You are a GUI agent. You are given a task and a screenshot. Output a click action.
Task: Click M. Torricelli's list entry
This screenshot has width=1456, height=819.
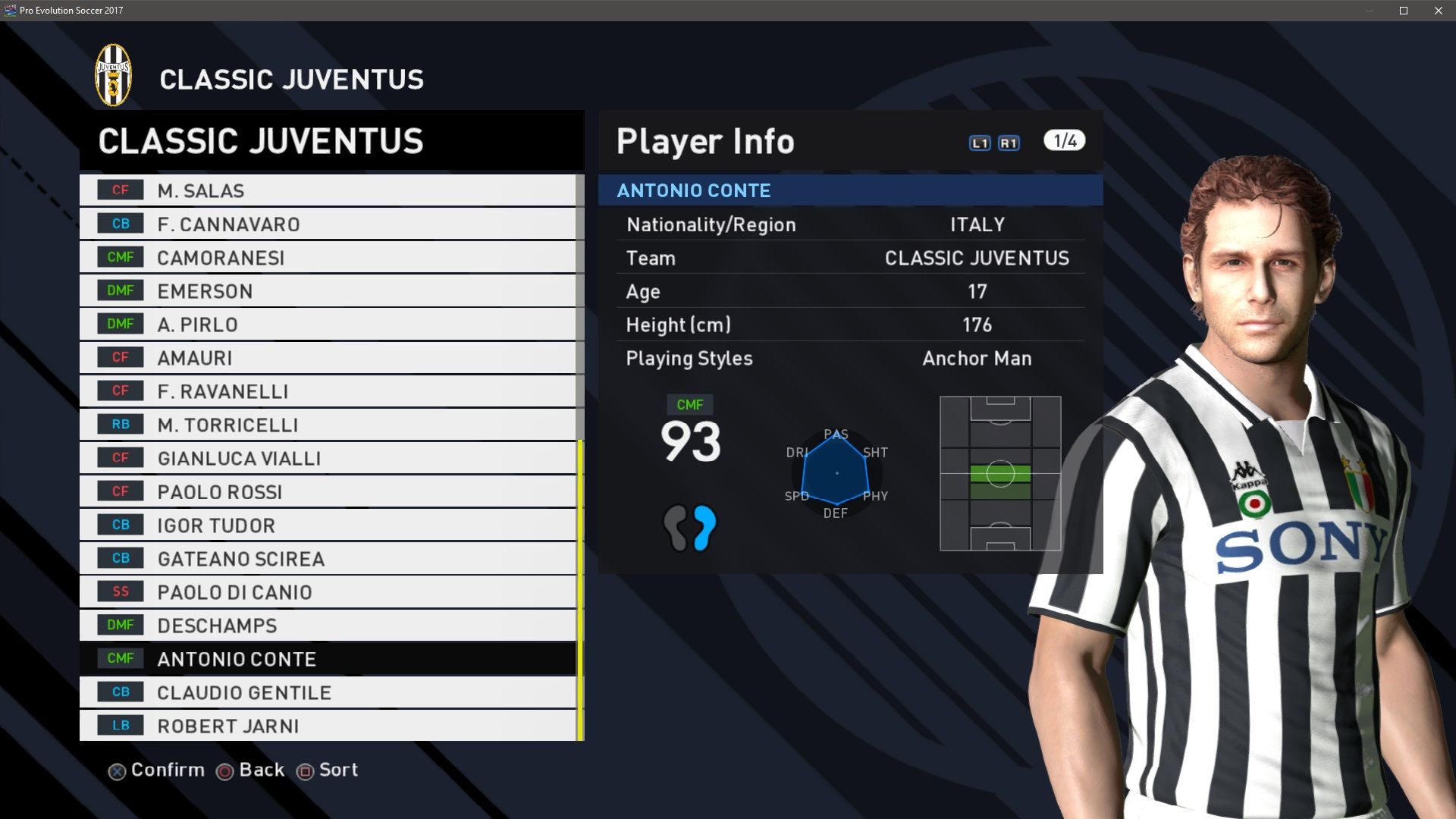coord(328,425)
